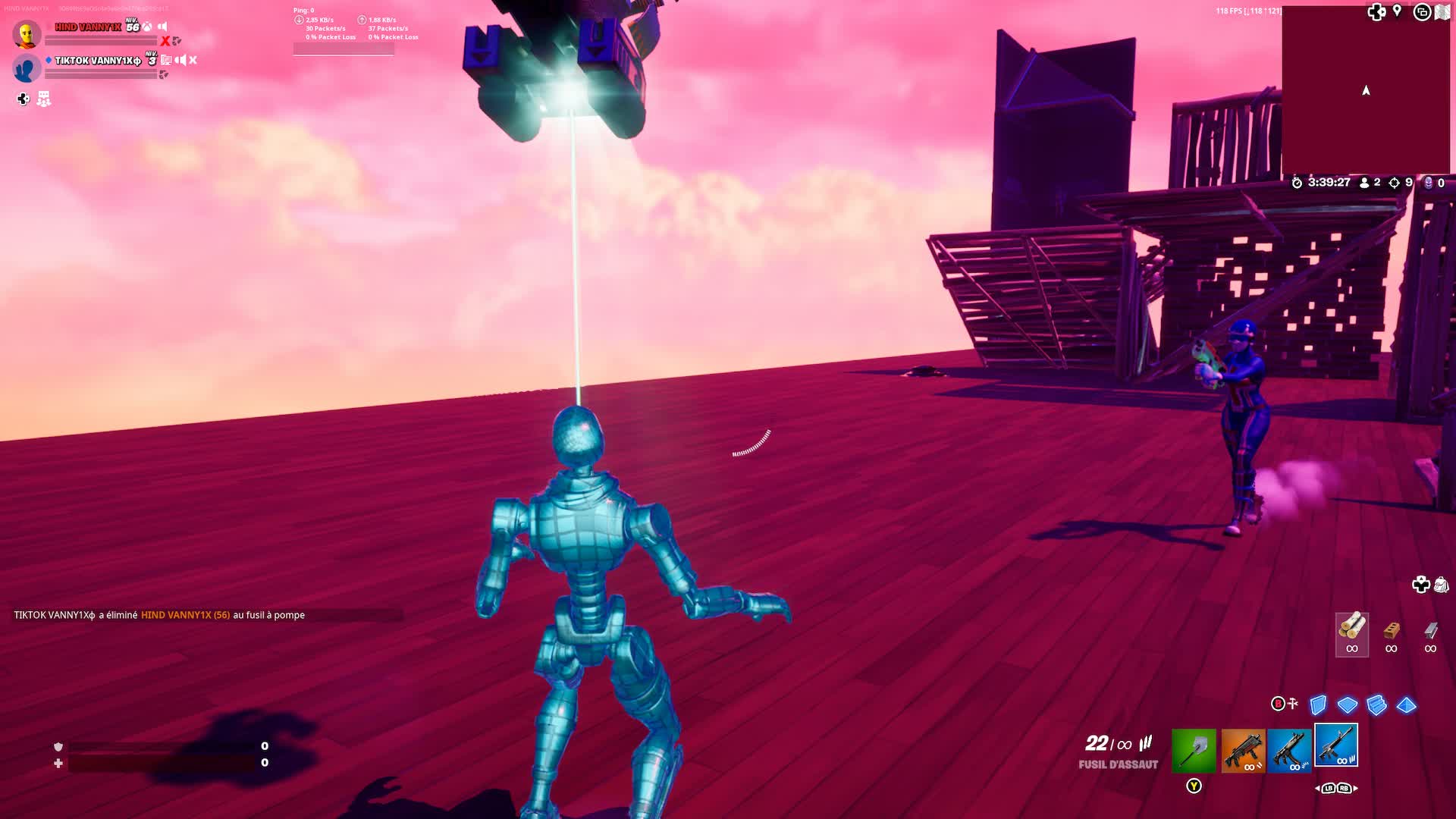Open the map using the folded map icon
The height and width of the screenshot is (819, 1456).
coord(1441,12)
